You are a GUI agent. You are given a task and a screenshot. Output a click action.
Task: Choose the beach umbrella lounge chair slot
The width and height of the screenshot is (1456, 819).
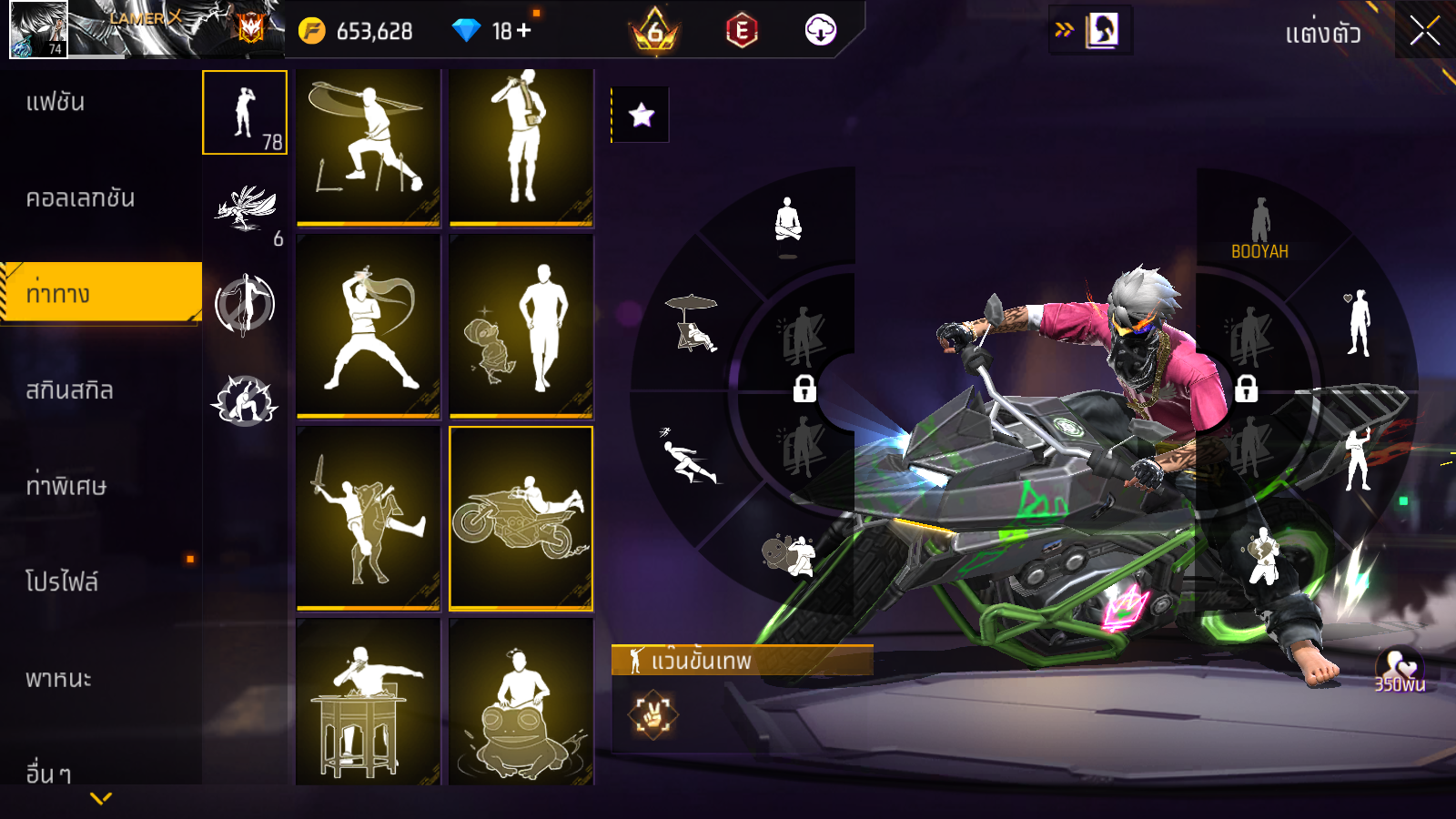(693, 321)
